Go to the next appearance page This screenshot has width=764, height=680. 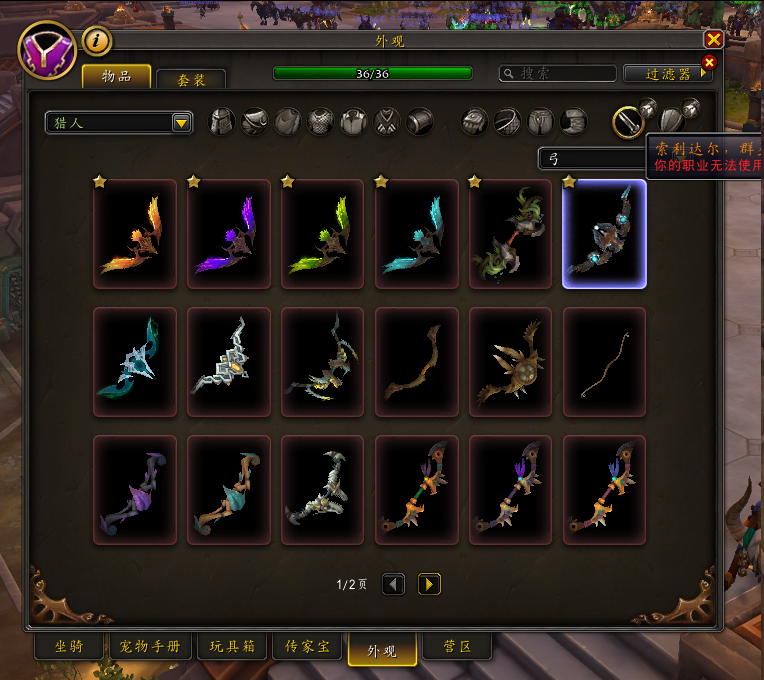click(x=429, y=584)
